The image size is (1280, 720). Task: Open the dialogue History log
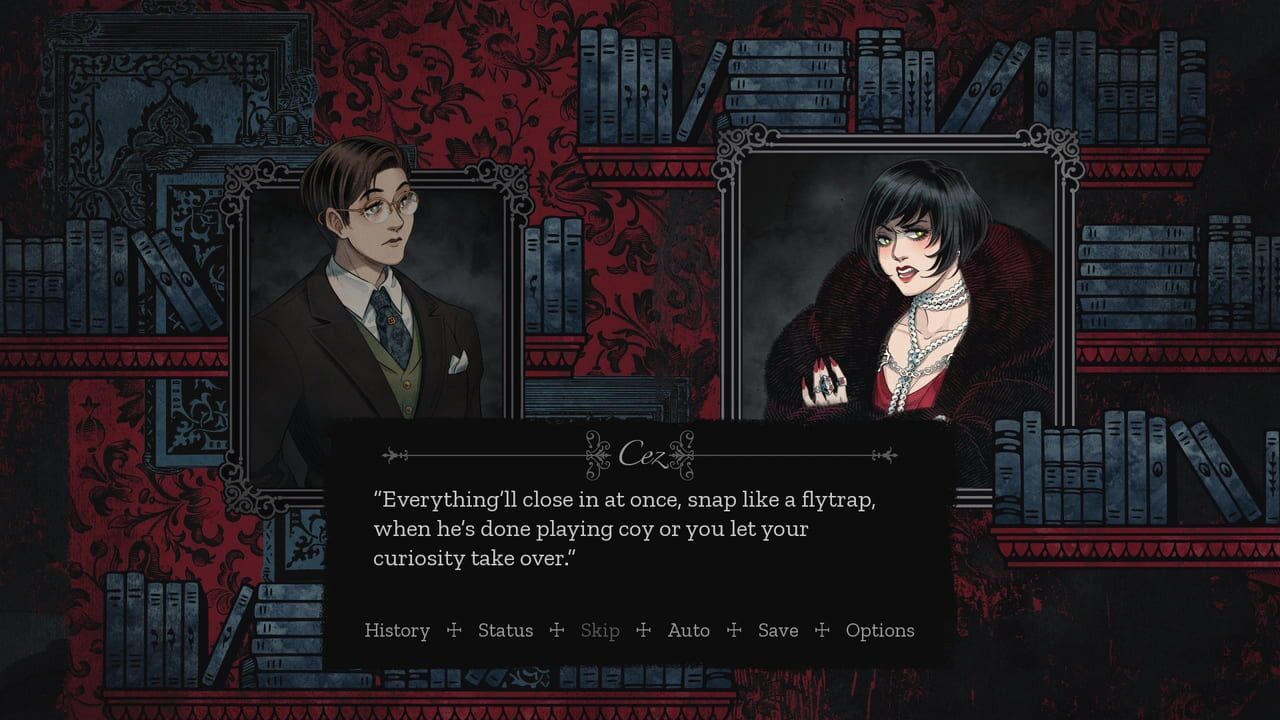(398, 631)
